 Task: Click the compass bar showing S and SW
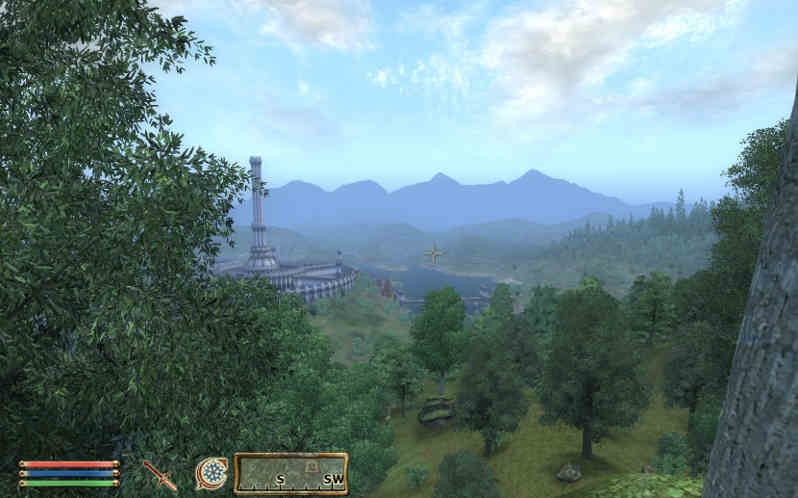(x=291, y=474)
